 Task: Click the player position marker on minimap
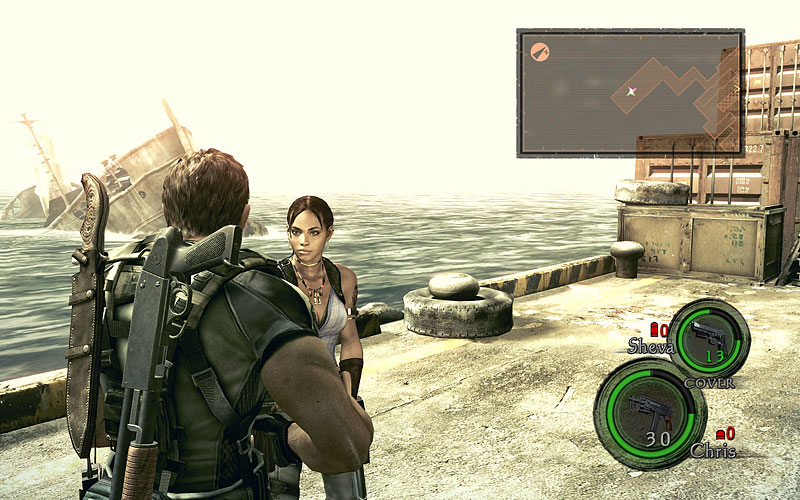[631, 92]
